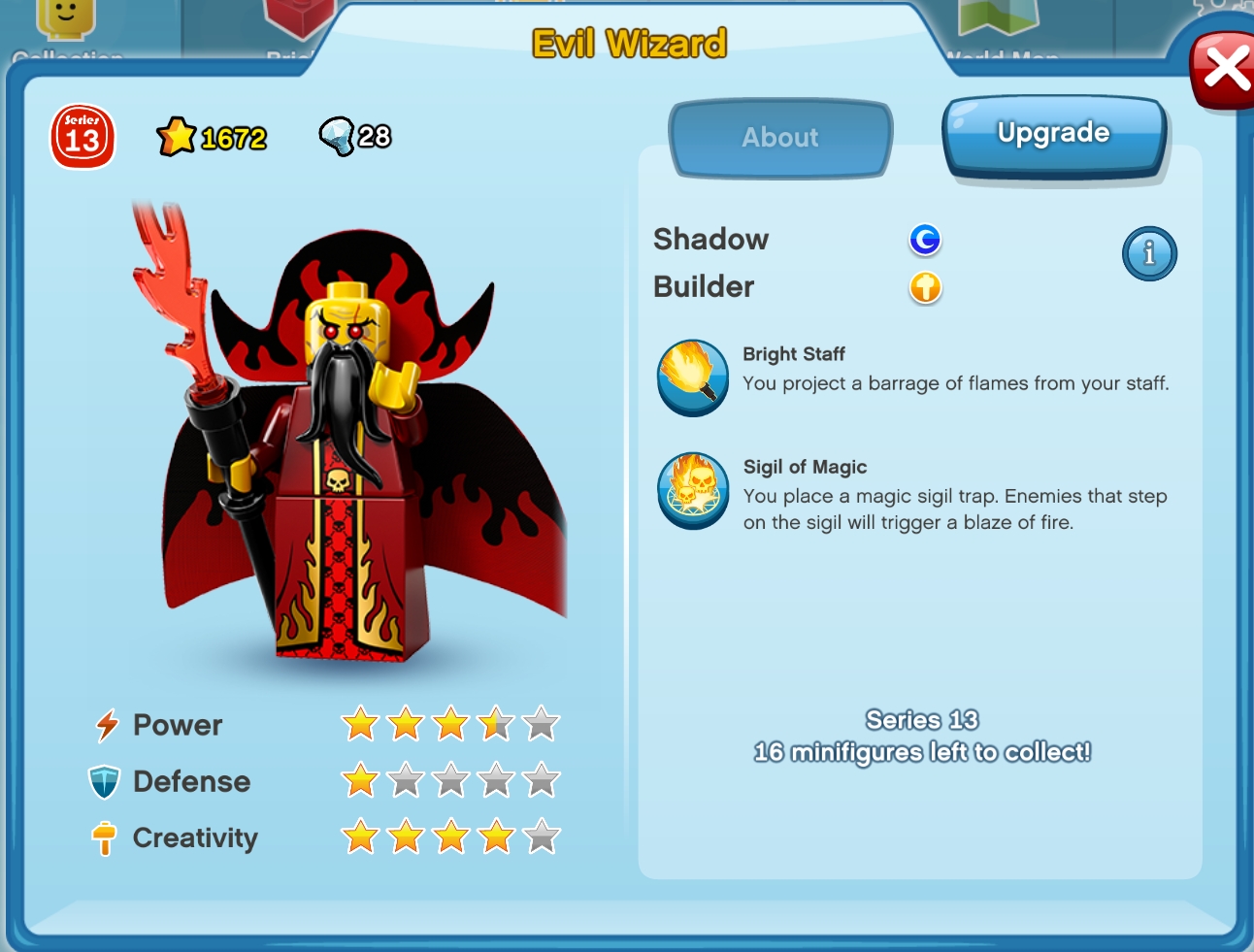
Task: Select the Bright Staff ability icon
Action: pos(692,378)
